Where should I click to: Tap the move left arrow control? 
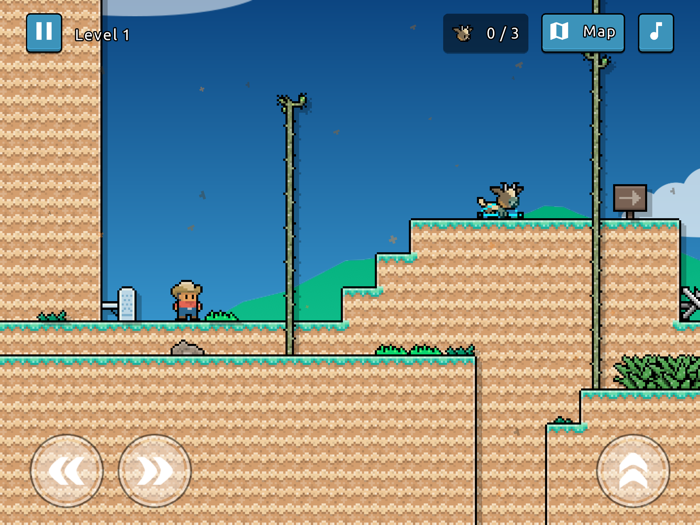pyautogui.click(x=67, y=470)
